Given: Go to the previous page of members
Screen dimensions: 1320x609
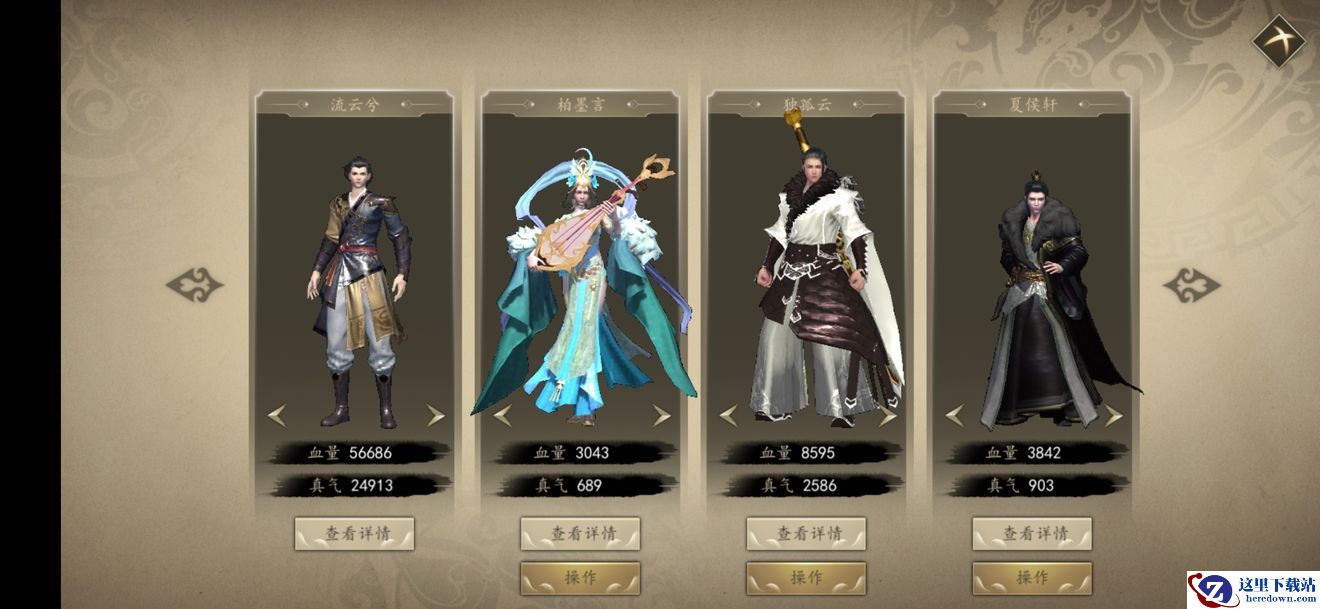Looking at the screenshot, I should pos(194,285).
